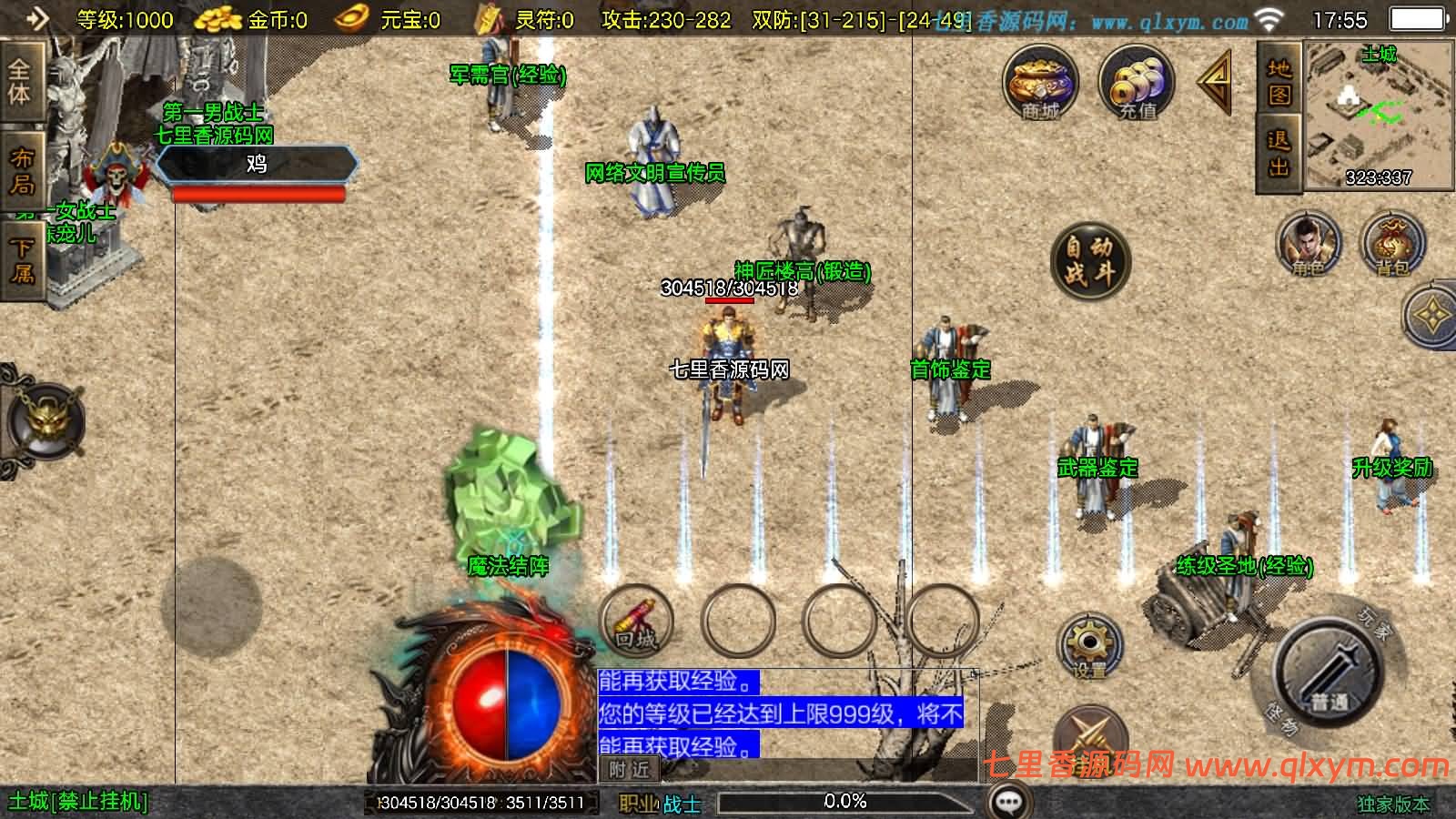Open the 土城 minimap
This screenshot has width=1456, height=819.
click(1378, 116)
